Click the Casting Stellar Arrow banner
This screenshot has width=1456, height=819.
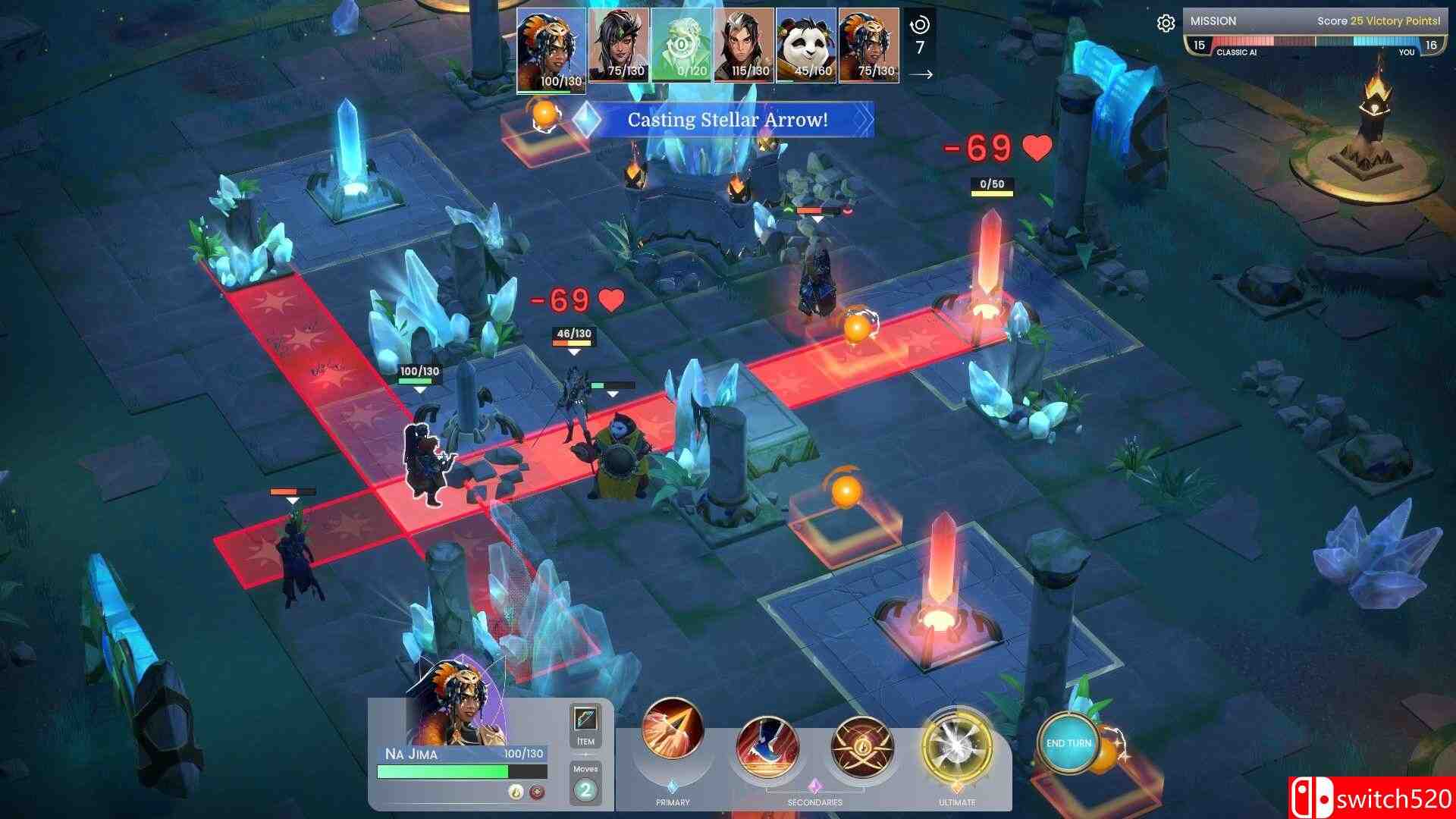(x=730, y=119)
